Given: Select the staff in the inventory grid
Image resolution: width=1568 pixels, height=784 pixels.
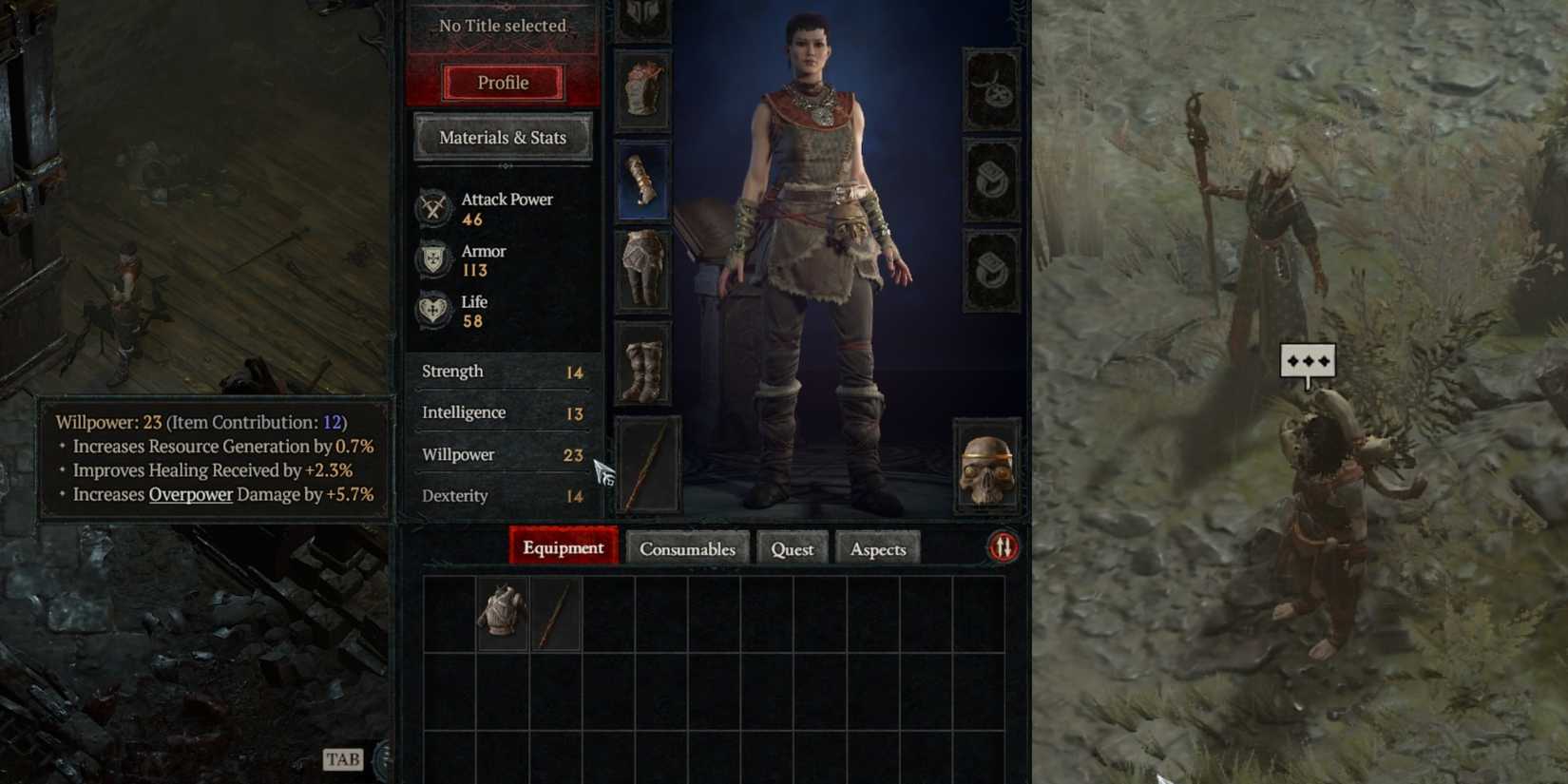Looking at the screenshot, I should 556,612.
